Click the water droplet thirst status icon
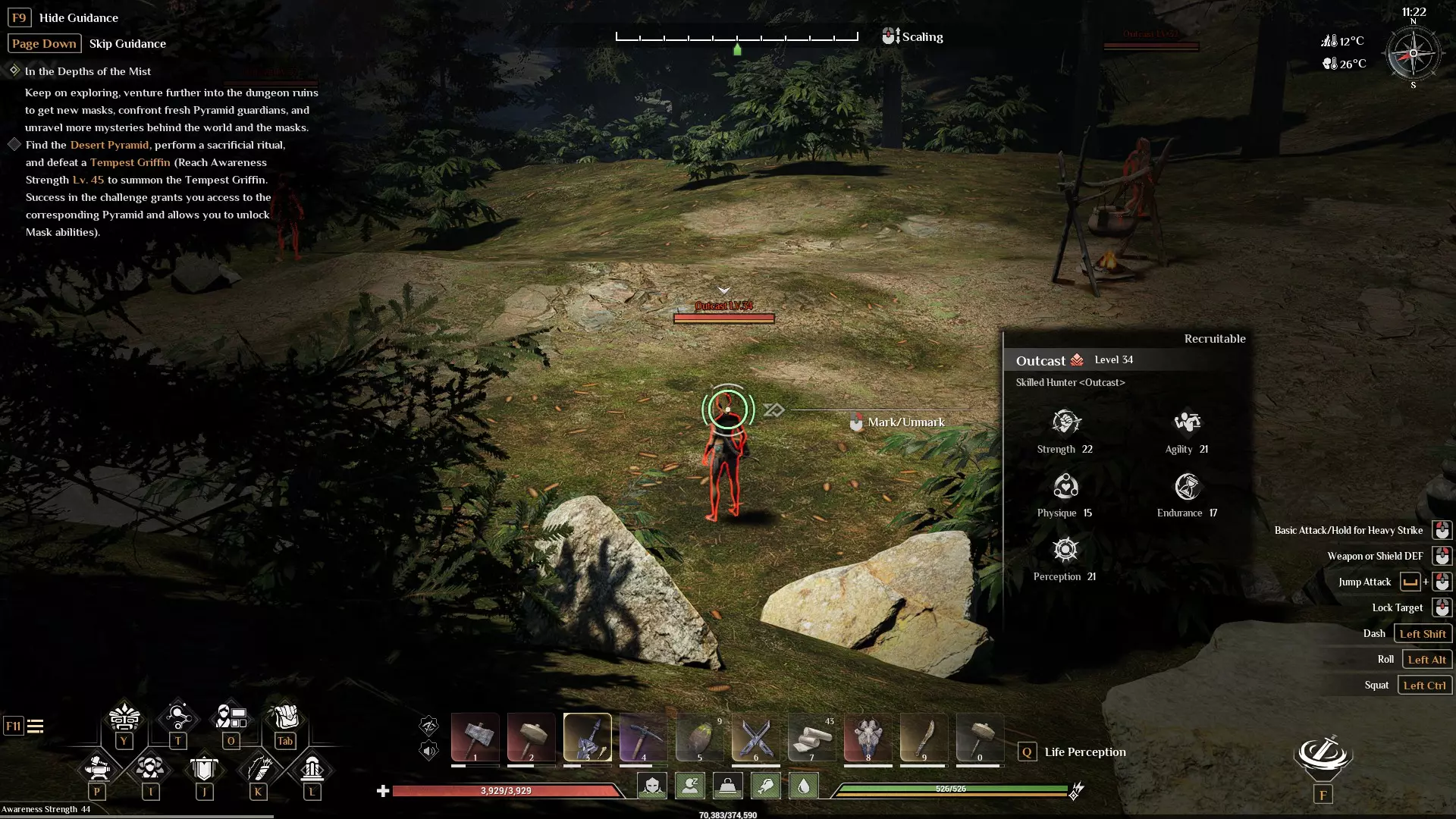This screenshot has width=1456, height=819. [x=804, y=786]
